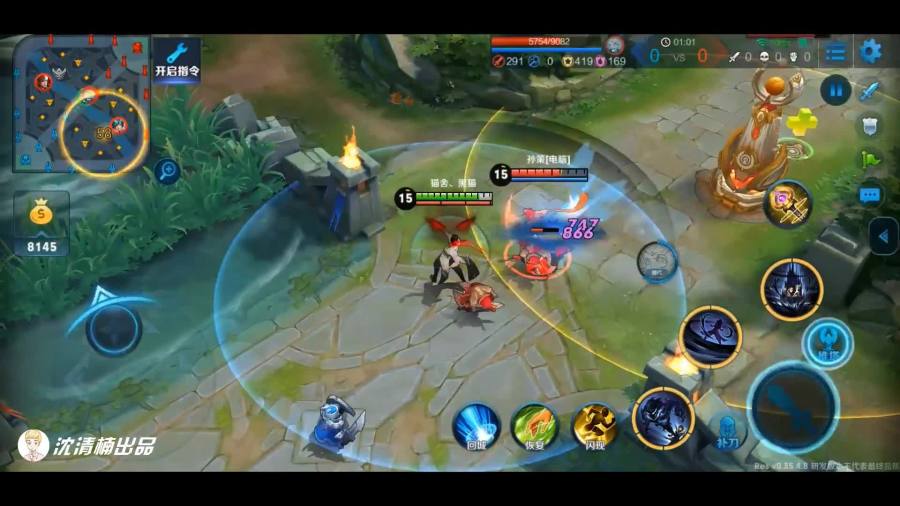Send the blue sword attack signal
Screen dimensions: 900x506
coord(870,91)
